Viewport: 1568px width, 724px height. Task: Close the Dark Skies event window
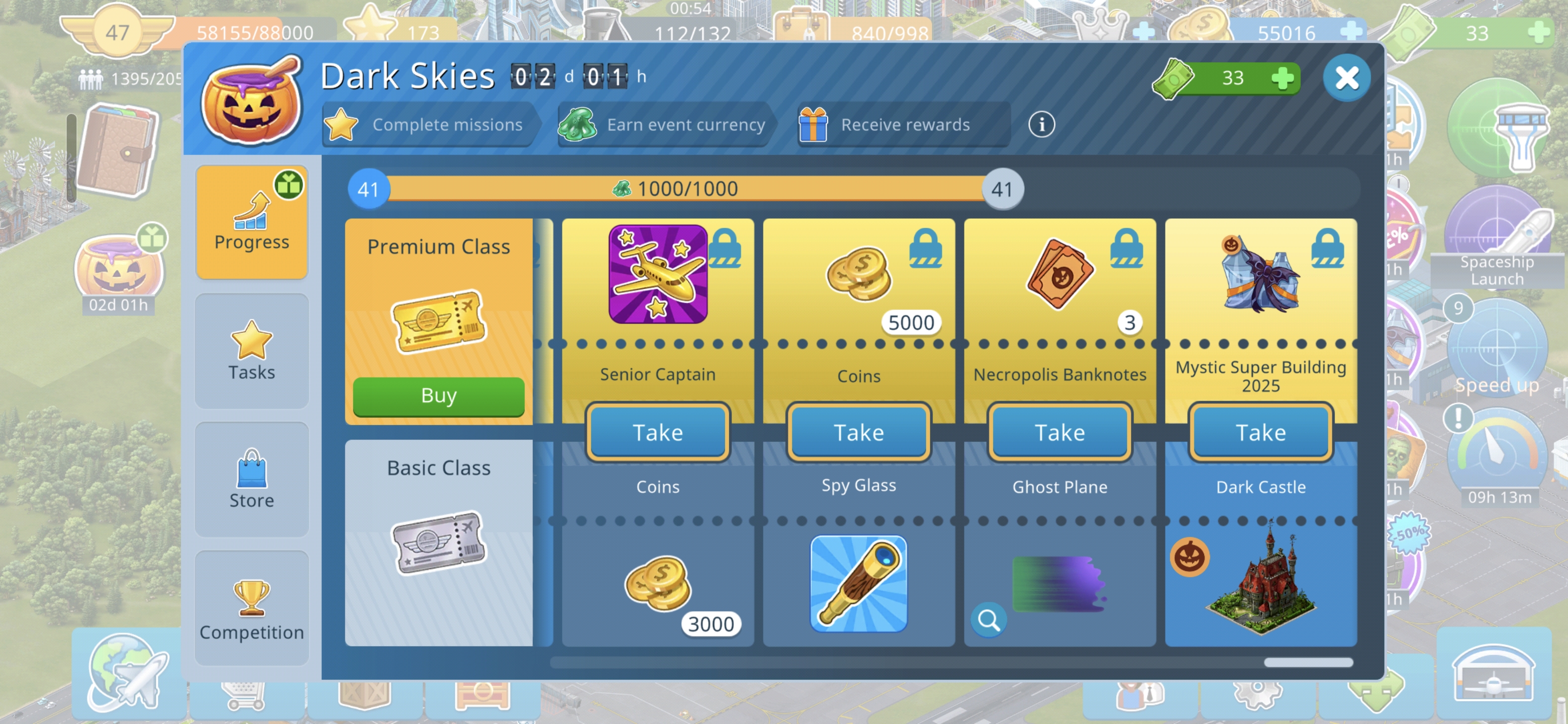[x=1346, y=78]
